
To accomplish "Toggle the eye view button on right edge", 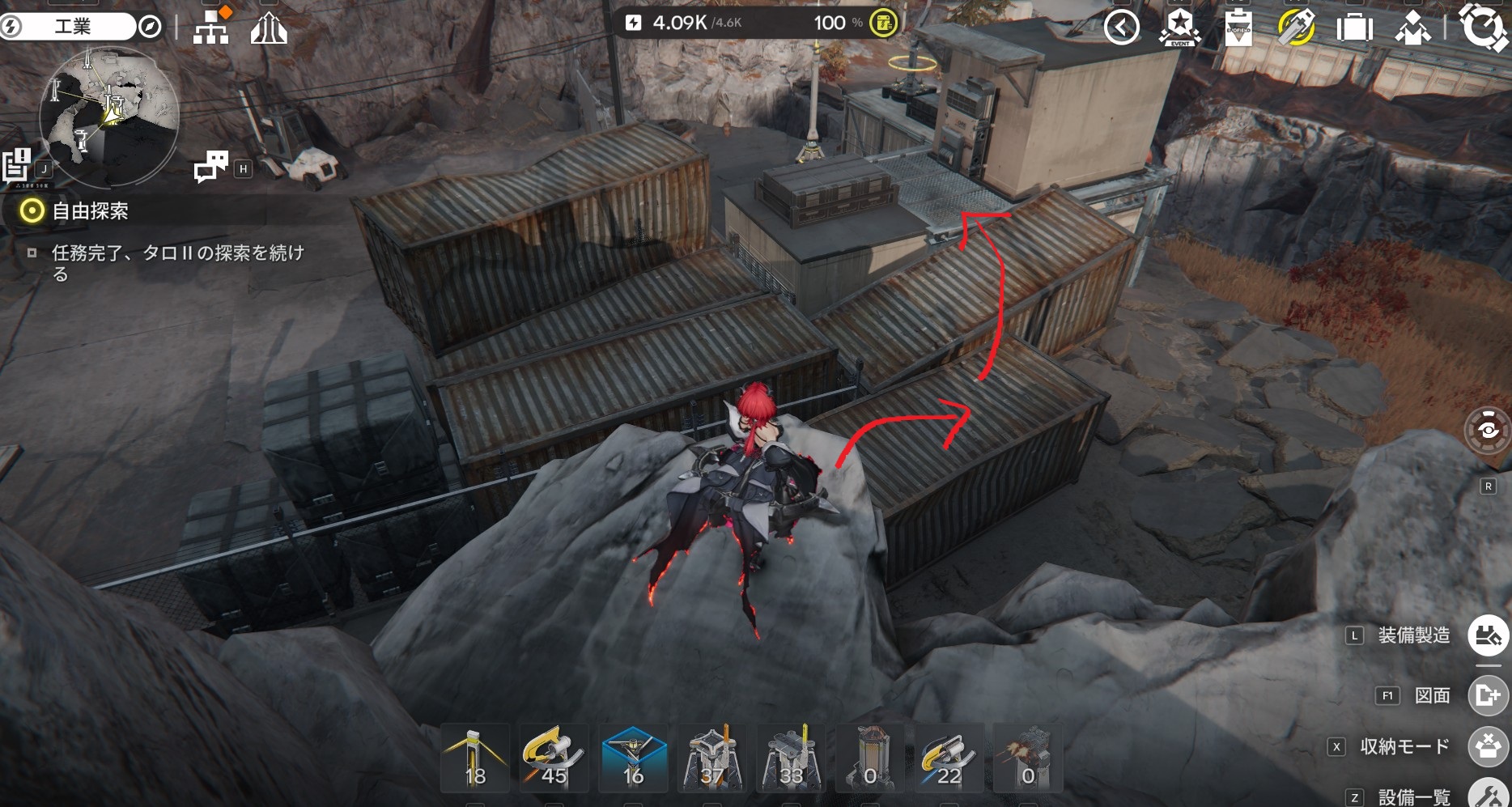I will pyautogui.click(x=1488, y=430).
